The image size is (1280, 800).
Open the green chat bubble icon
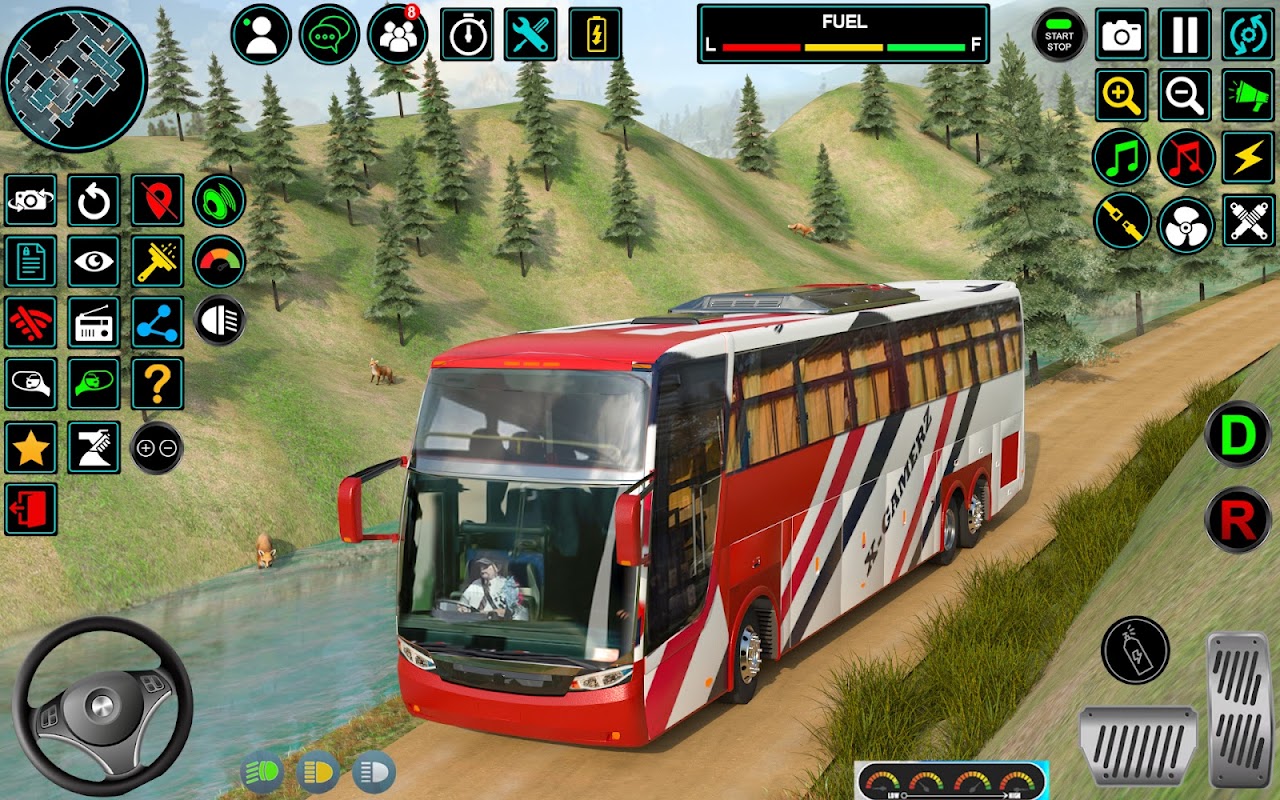[329, 34]
